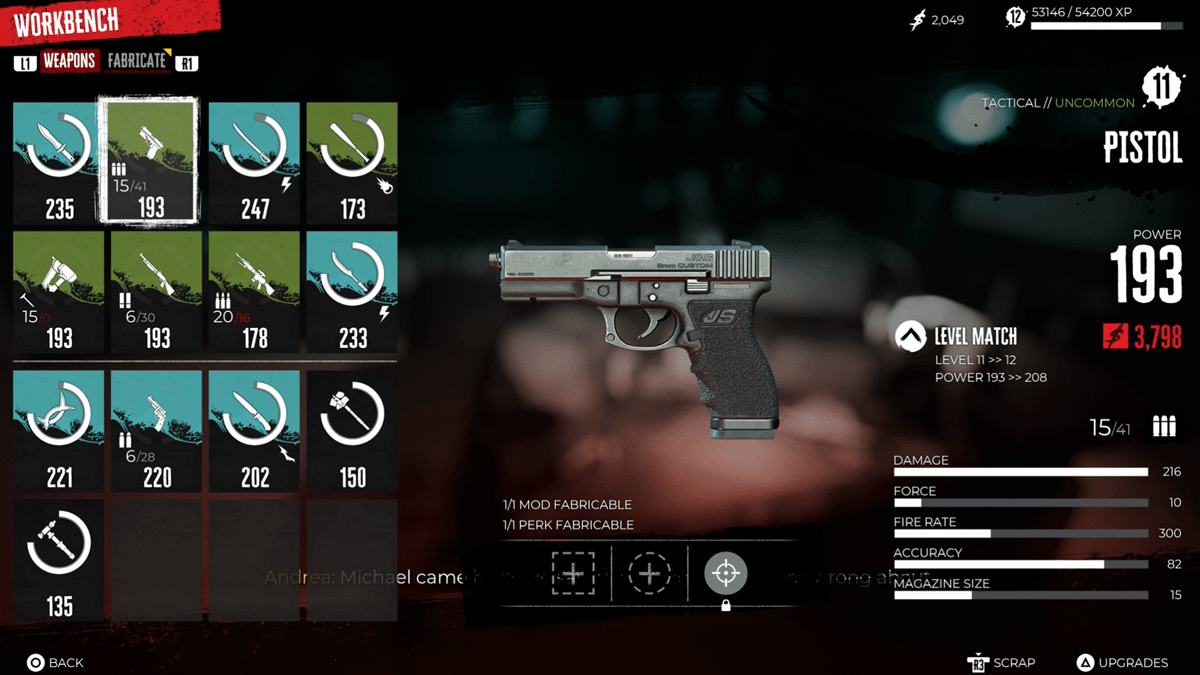Select the pistol slot showing 15/41 ammo

coord(149,161)
